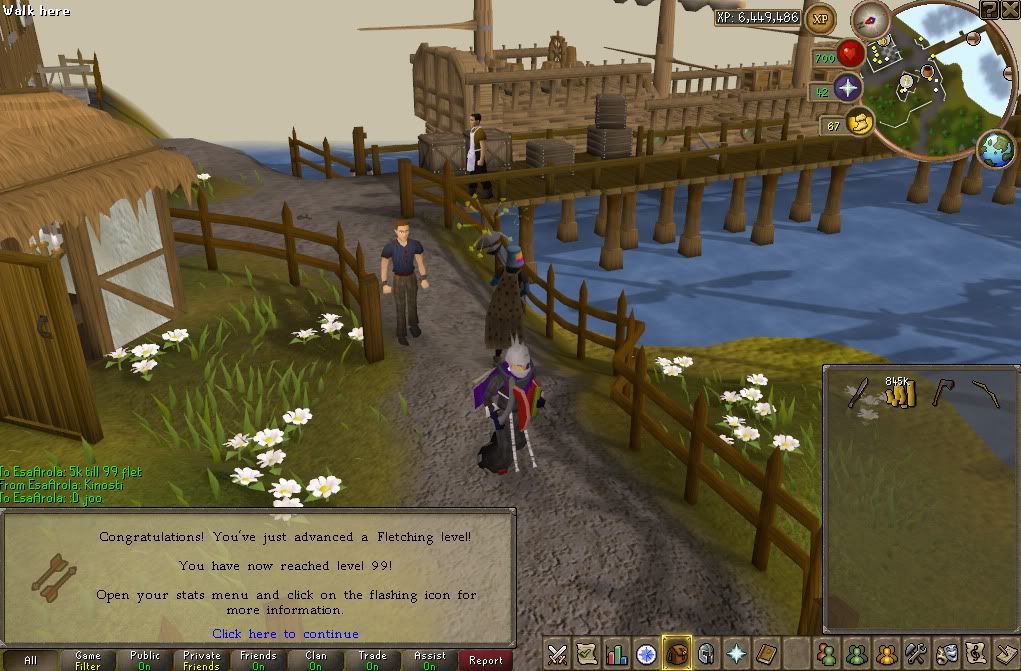Select the knife in the inventory
Viewport: 1021px width, 671px height.
click(857, 393)
